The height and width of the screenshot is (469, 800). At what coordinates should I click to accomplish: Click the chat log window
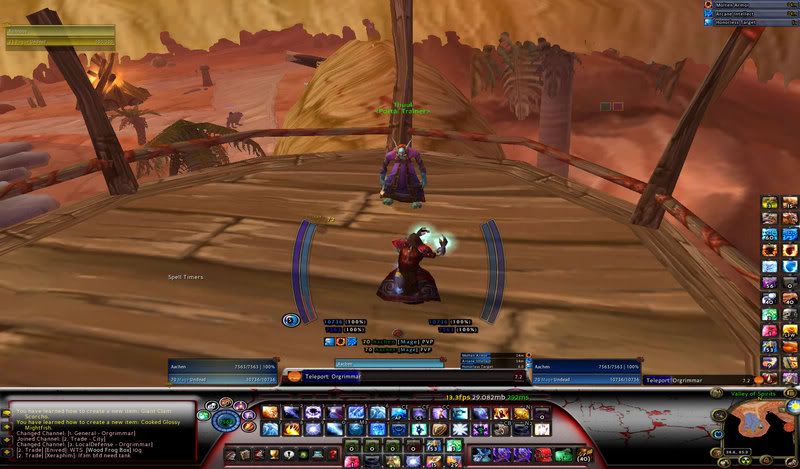pos(98,431)
